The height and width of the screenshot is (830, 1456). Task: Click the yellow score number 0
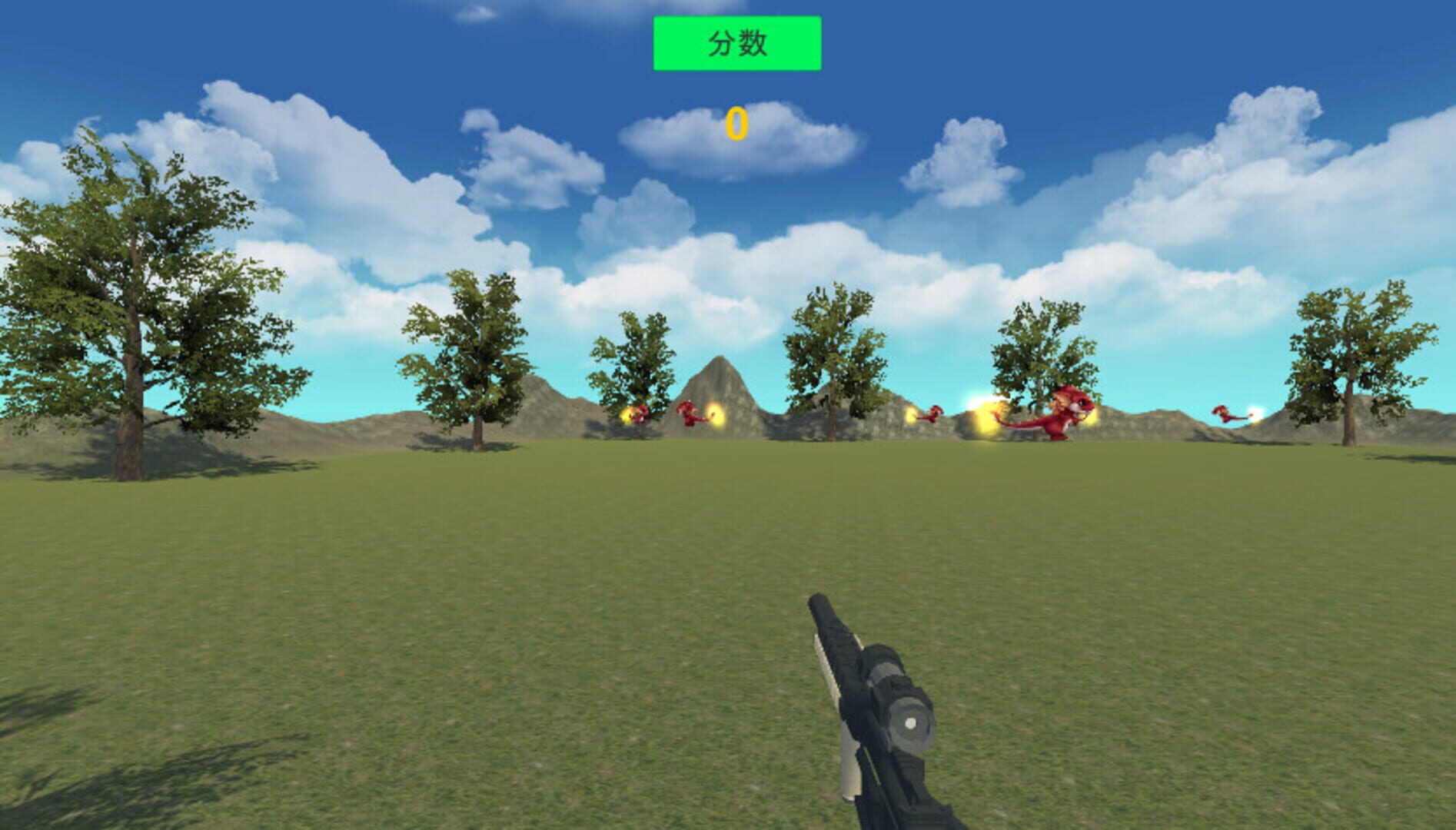pyautogui.click(x=736, y=121)
